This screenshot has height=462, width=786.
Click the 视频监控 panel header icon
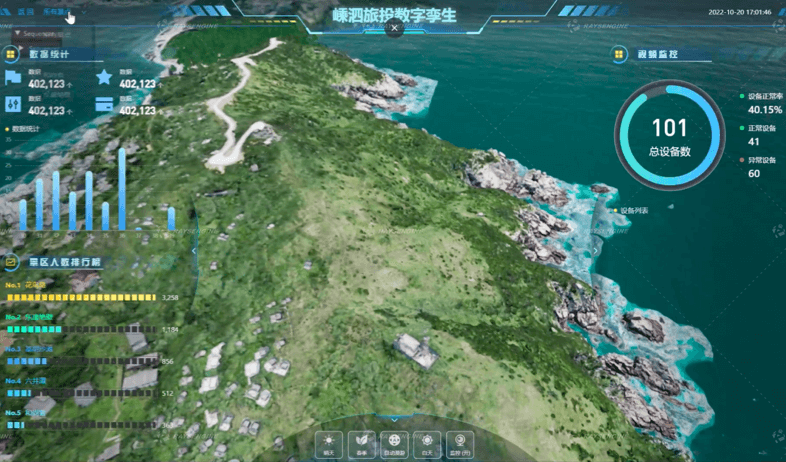(620, 54)
